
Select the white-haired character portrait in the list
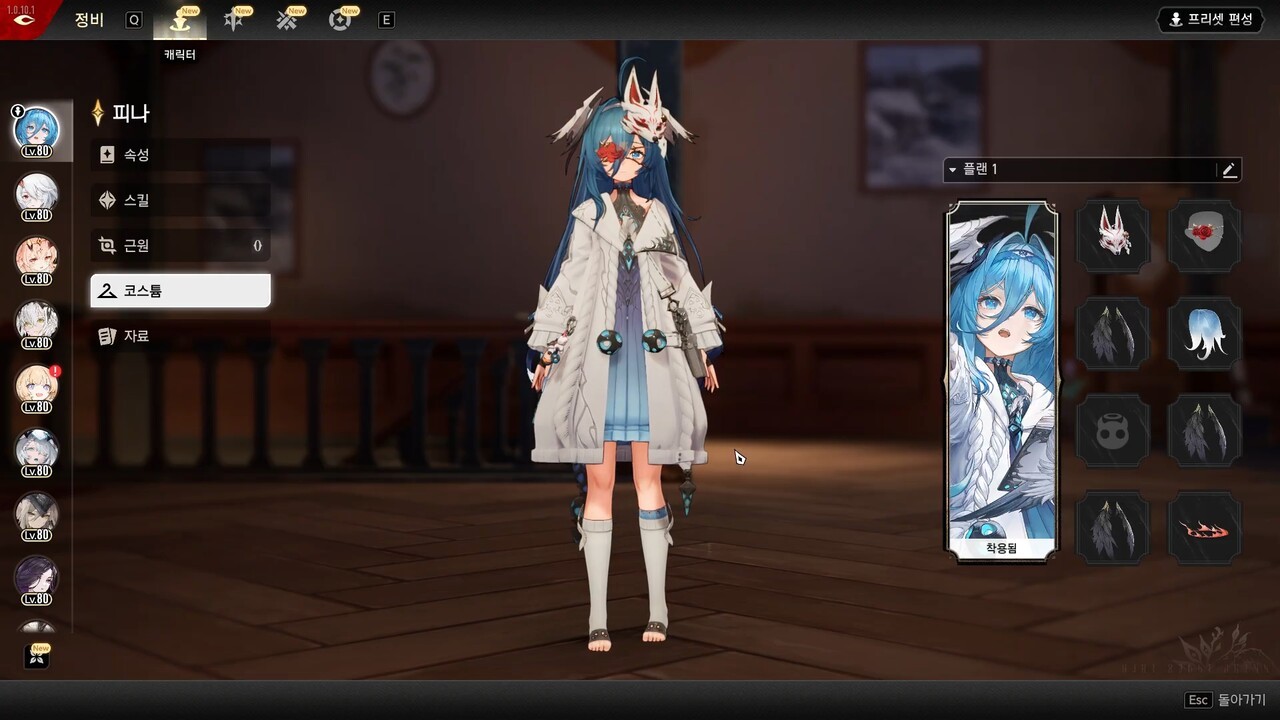(x=37, y=193)
